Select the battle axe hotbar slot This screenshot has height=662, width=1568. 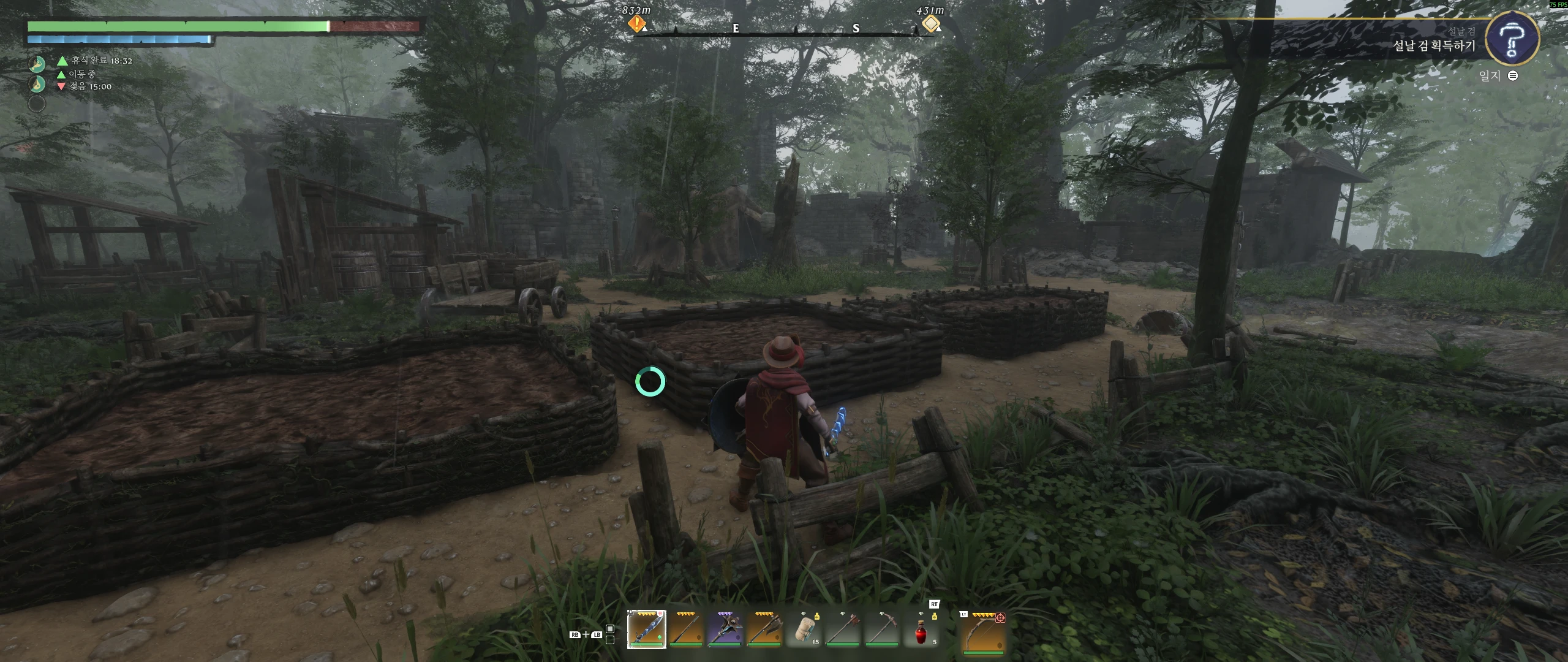click(764, 629)
